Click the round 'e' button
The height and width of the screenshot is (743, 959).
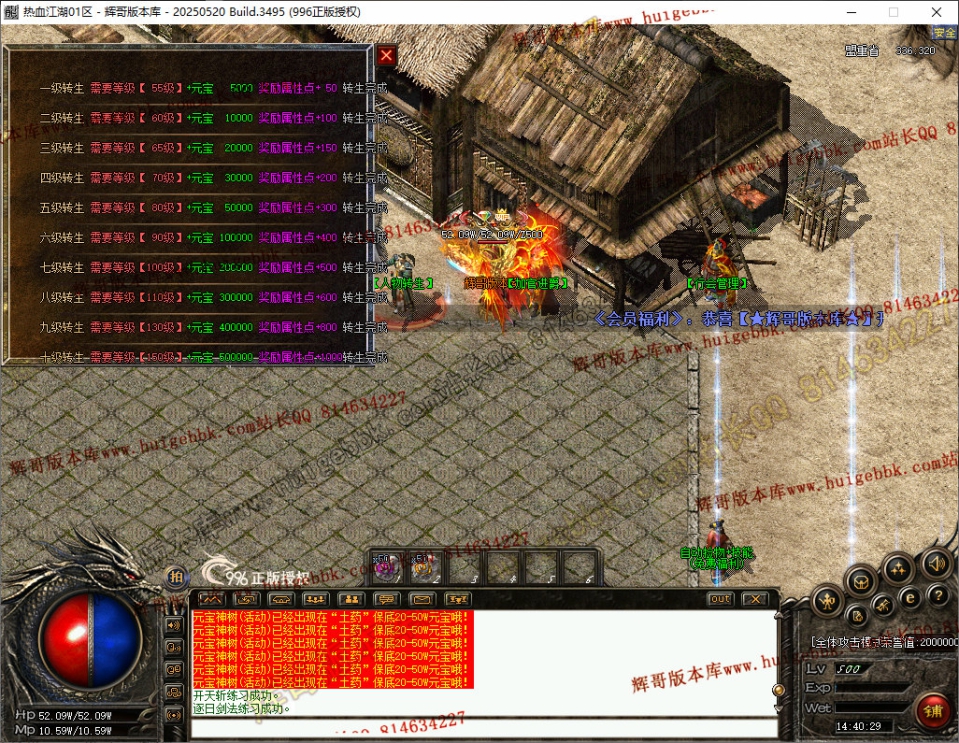coord(909,597)
